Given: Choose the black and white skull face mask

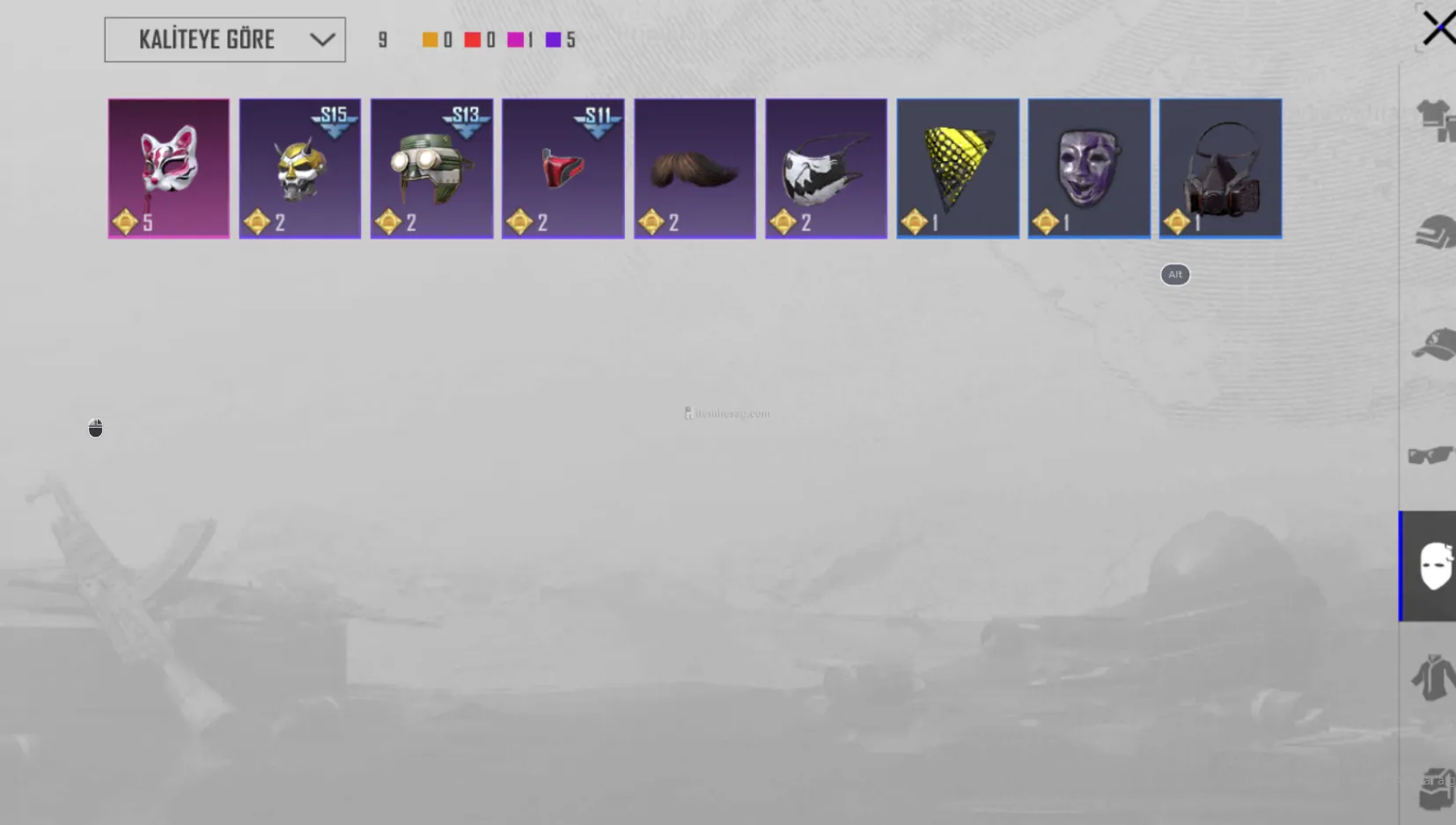Looking at the screenshot, I should point(826,168).
